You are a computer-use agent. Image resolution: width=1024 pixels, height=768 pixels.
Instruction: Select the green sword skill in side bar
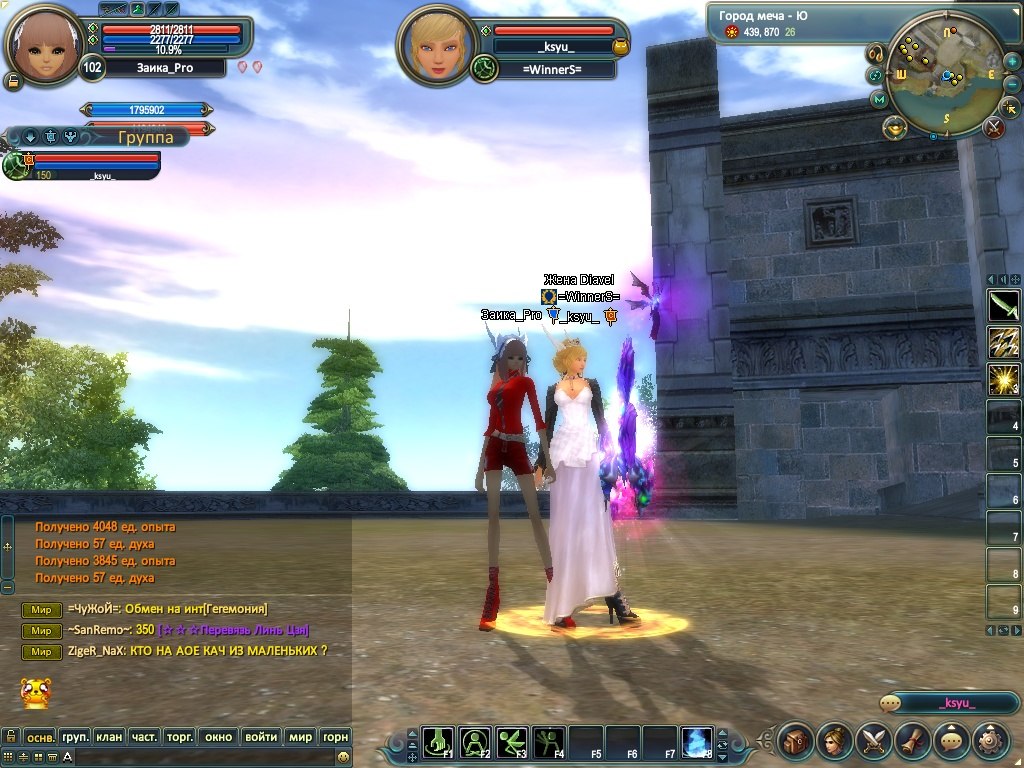[1003, 304]
